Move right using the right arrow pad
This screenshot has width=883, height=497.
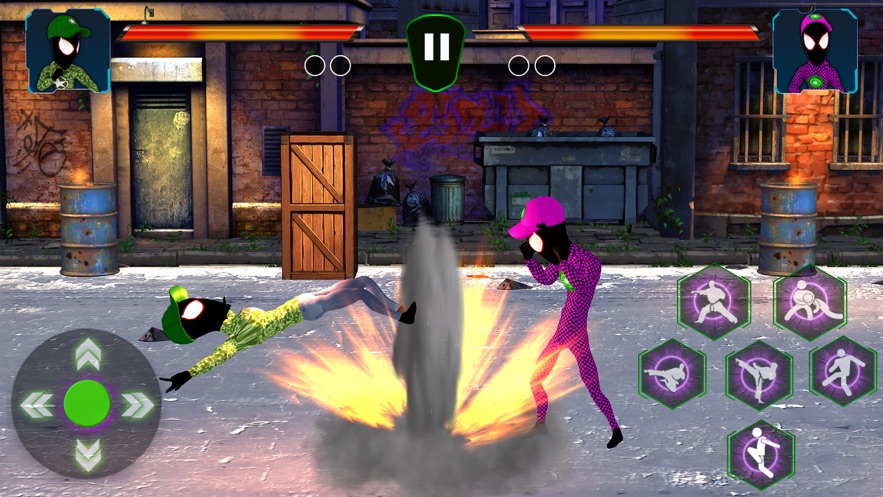138,404
